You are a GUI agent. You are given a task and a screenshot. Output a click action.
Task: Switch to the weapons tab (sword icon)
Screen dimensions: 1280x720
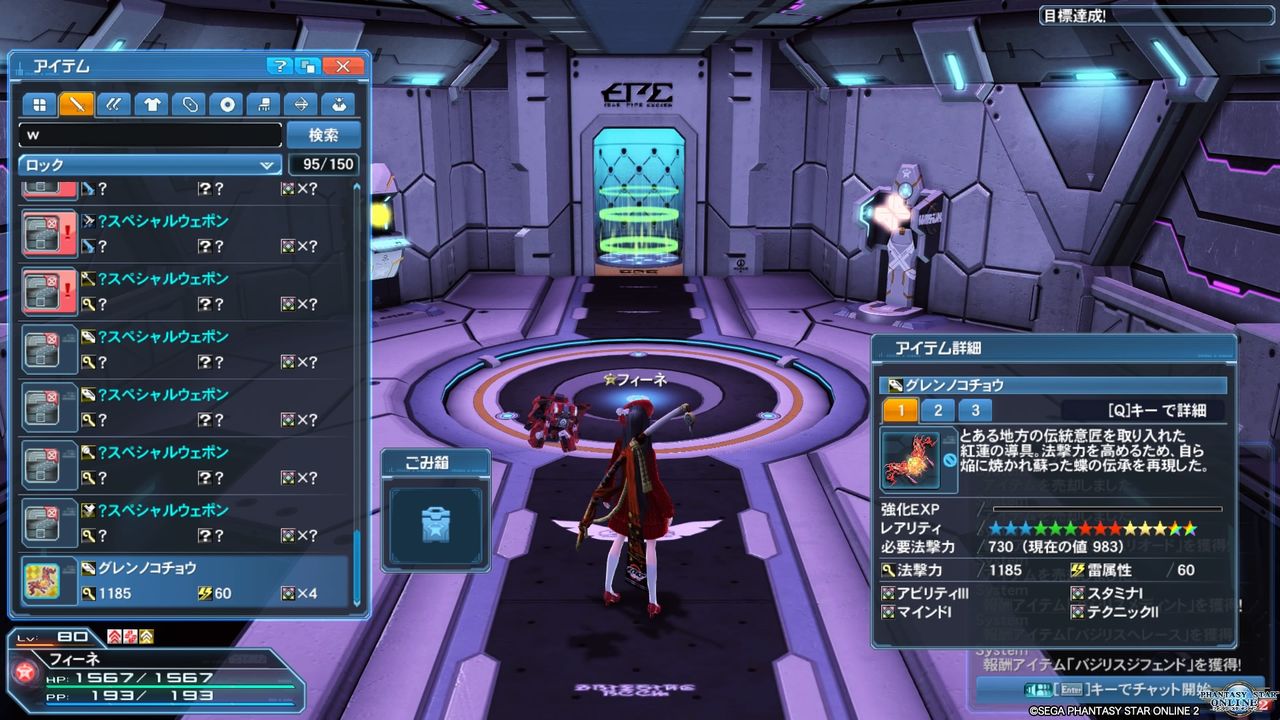point(76,104)
